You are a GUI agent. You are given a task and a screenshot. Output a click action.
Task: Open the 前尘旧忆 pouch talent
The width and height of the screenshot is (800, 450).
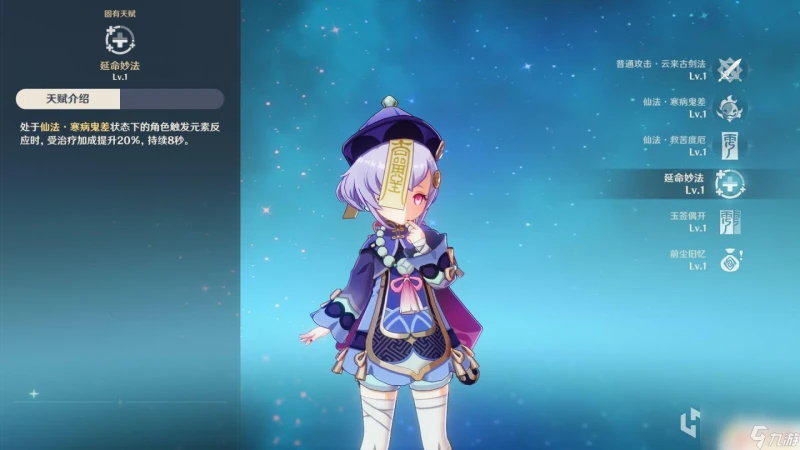[731, 260]
